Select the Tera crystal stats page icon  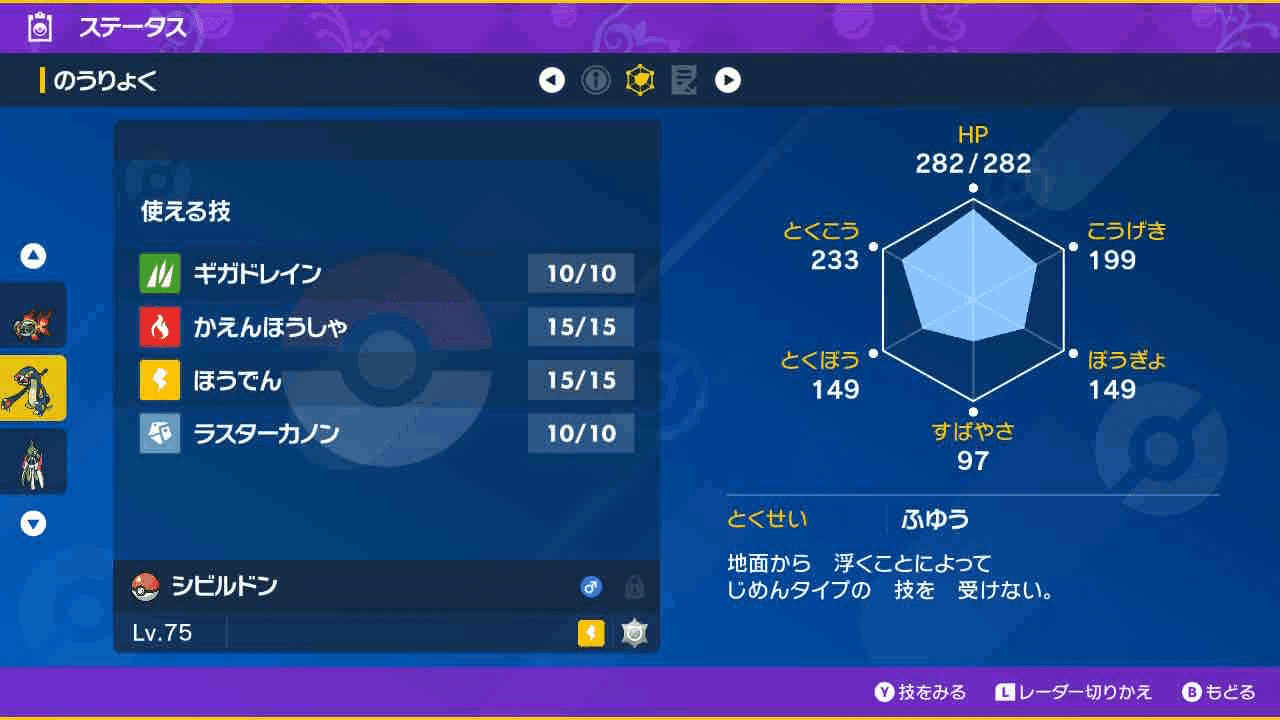coord(641,80)
